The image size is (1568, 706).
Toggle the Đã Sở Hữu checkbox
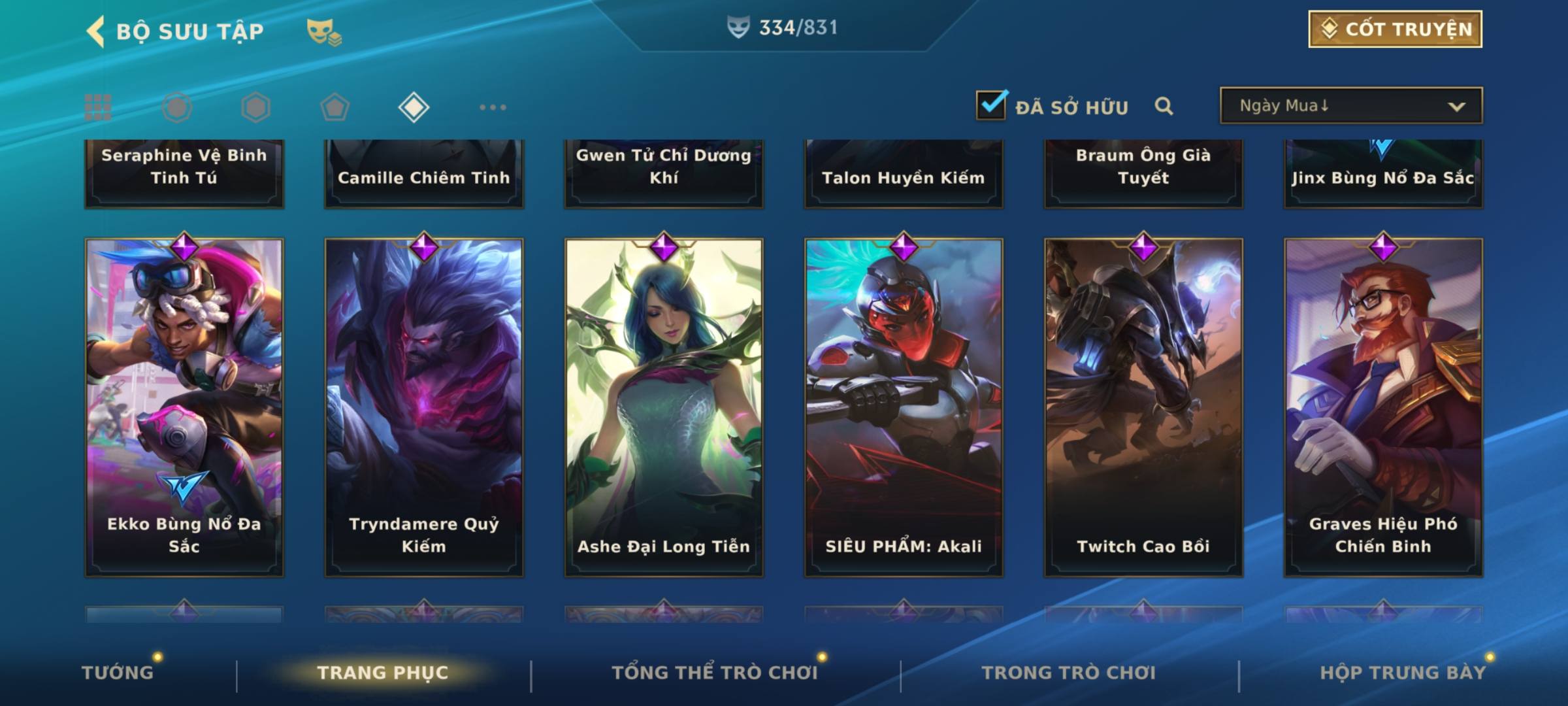pyautogui.click(x=991, y=105)
